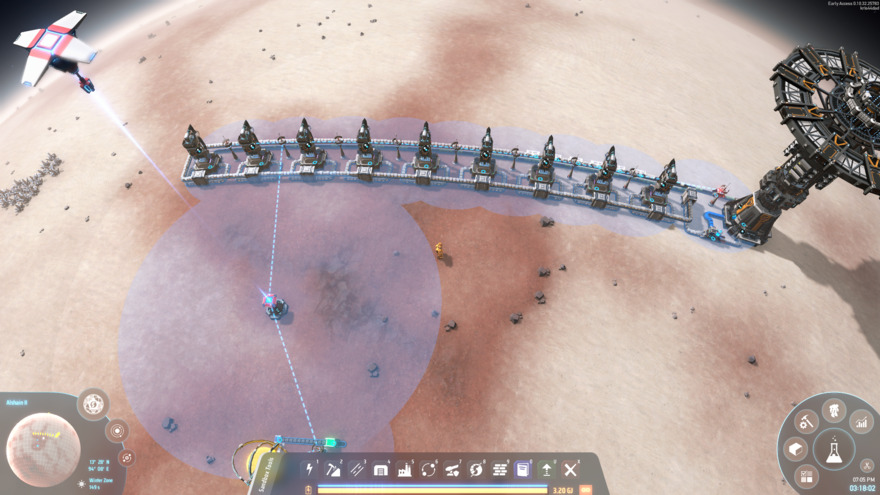The width and height of the screenshot is (880, 495).
Task: Choose the conveyor belt build category
Action: pyautogui.click(x=357, y=469)
